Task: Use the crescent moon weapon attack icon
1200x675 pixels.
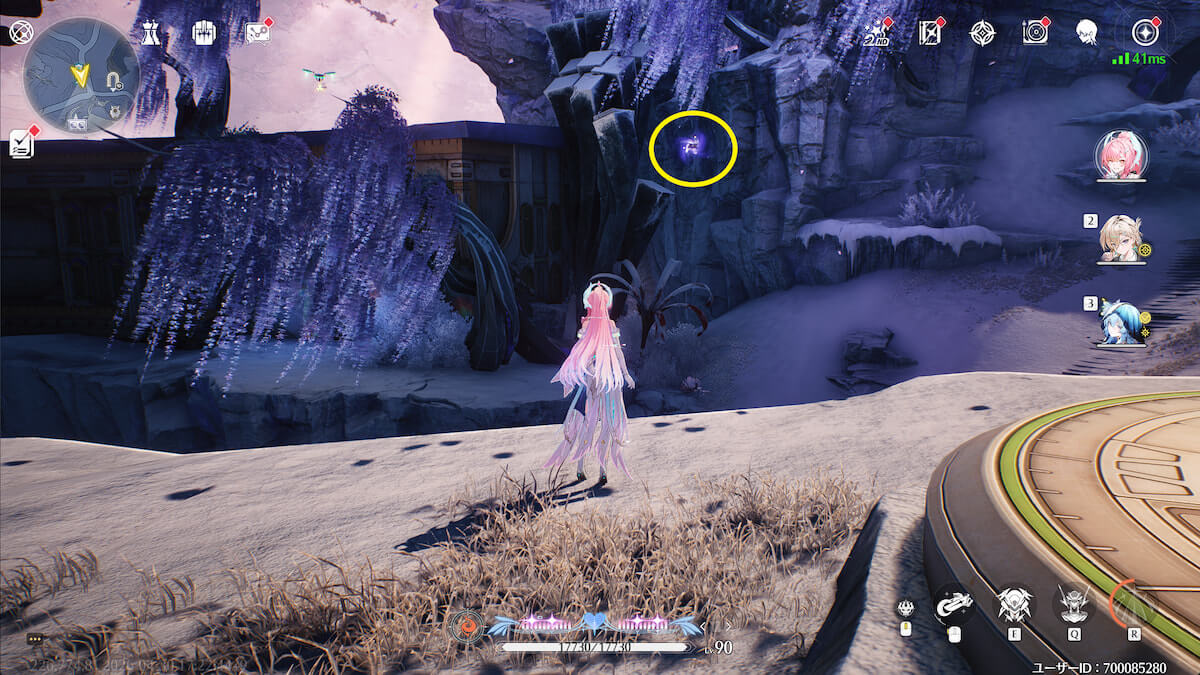Action: click(x=953, y=603)
